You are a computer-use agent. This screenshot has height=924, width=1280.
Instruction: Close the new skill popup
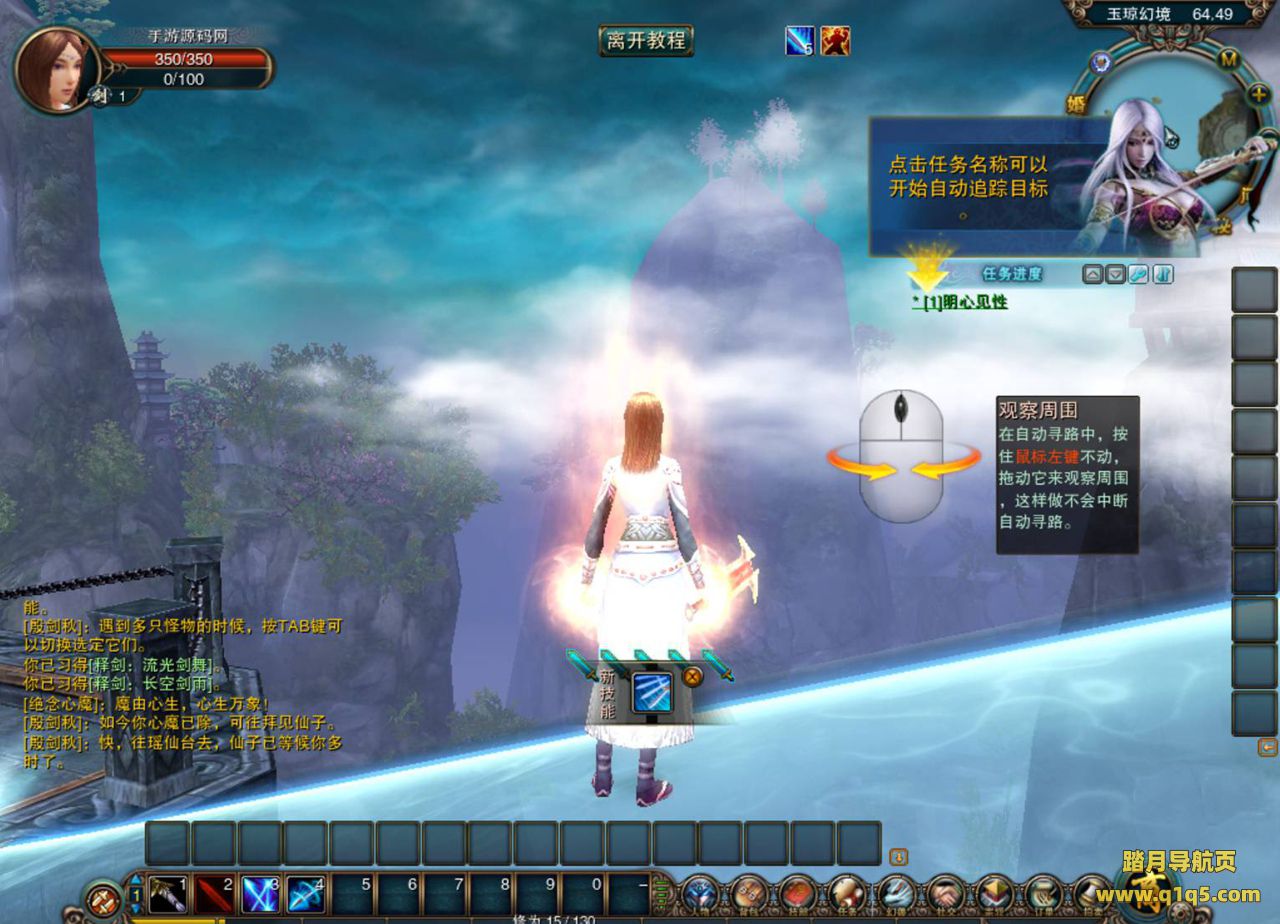[x=691, y=676]
